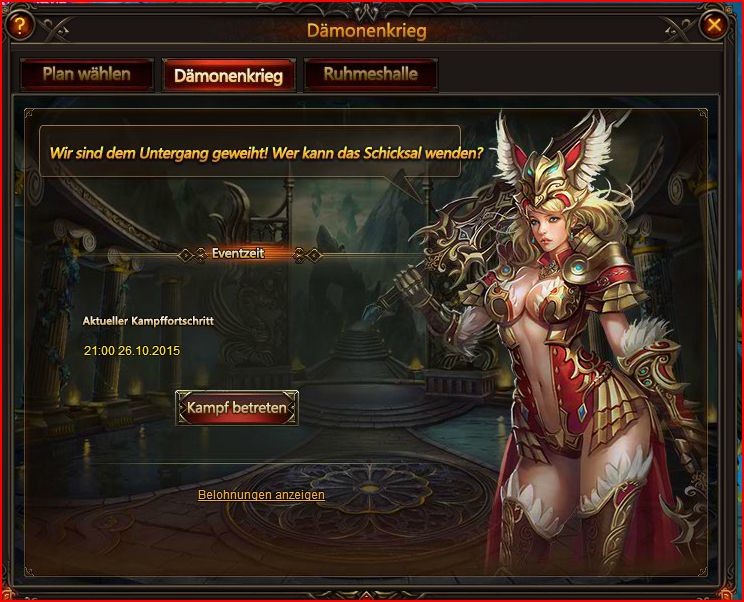Select the Dämonenkrieg tab
The width and height of the screenshot is (744, 602).
[228, 75]
